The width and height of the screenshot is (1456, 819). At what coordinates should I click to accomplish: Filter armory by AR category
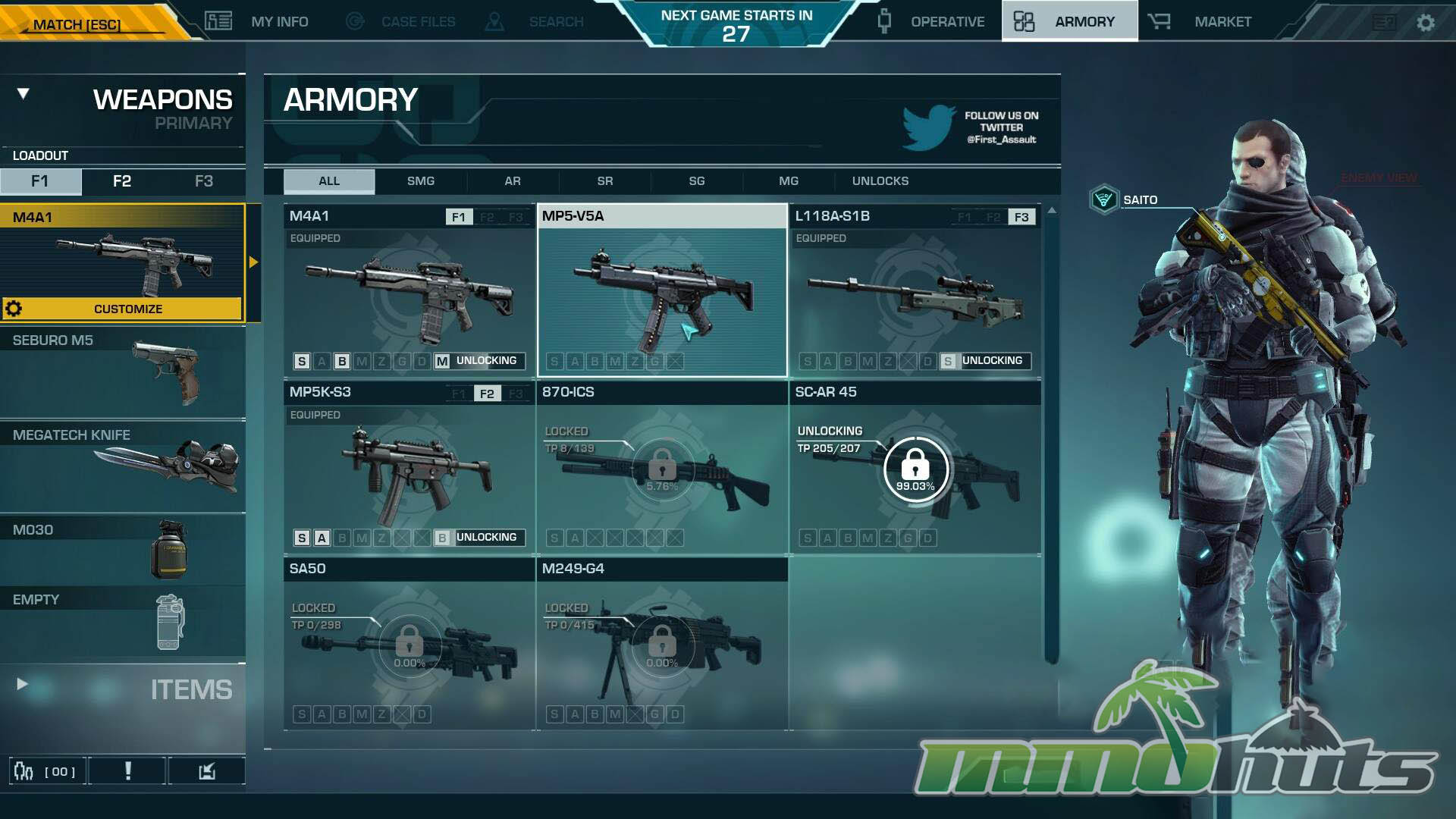point(513,181)
